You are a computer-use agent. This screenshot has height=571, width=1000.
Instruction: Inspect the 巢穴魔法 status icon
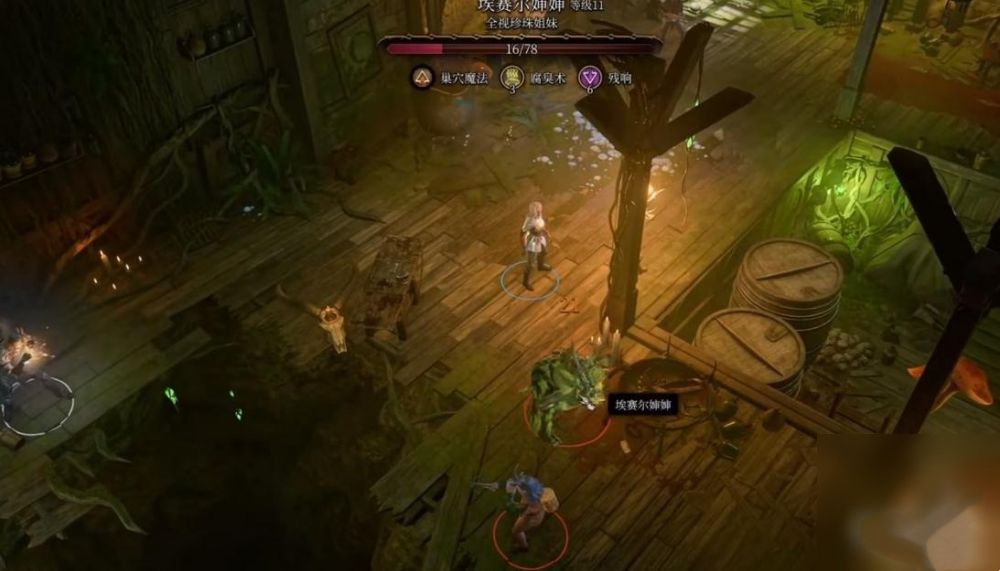click(x=422, y=77)
